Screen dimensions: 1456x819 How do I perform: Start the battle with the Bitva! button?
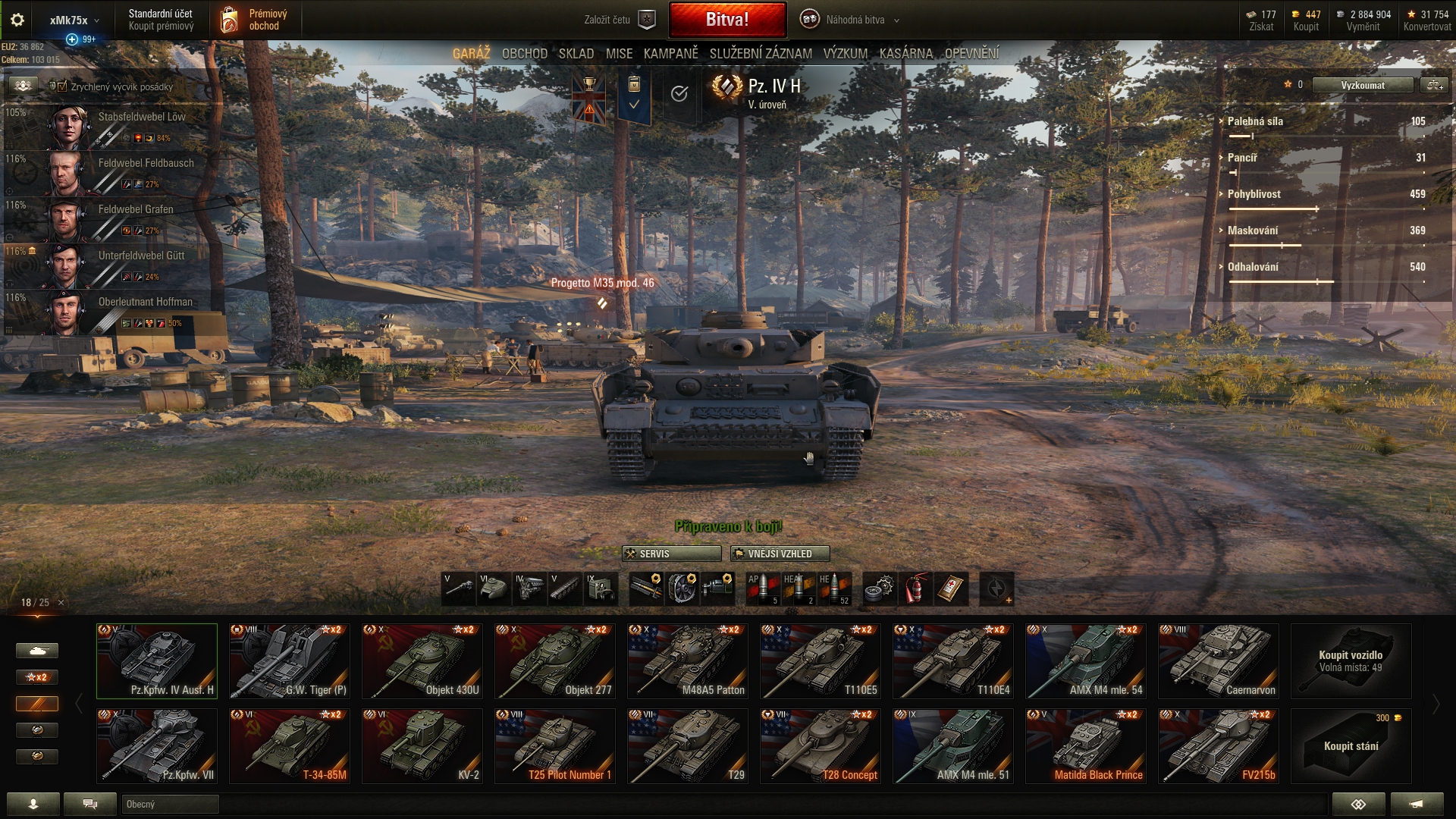coord(727,20)
